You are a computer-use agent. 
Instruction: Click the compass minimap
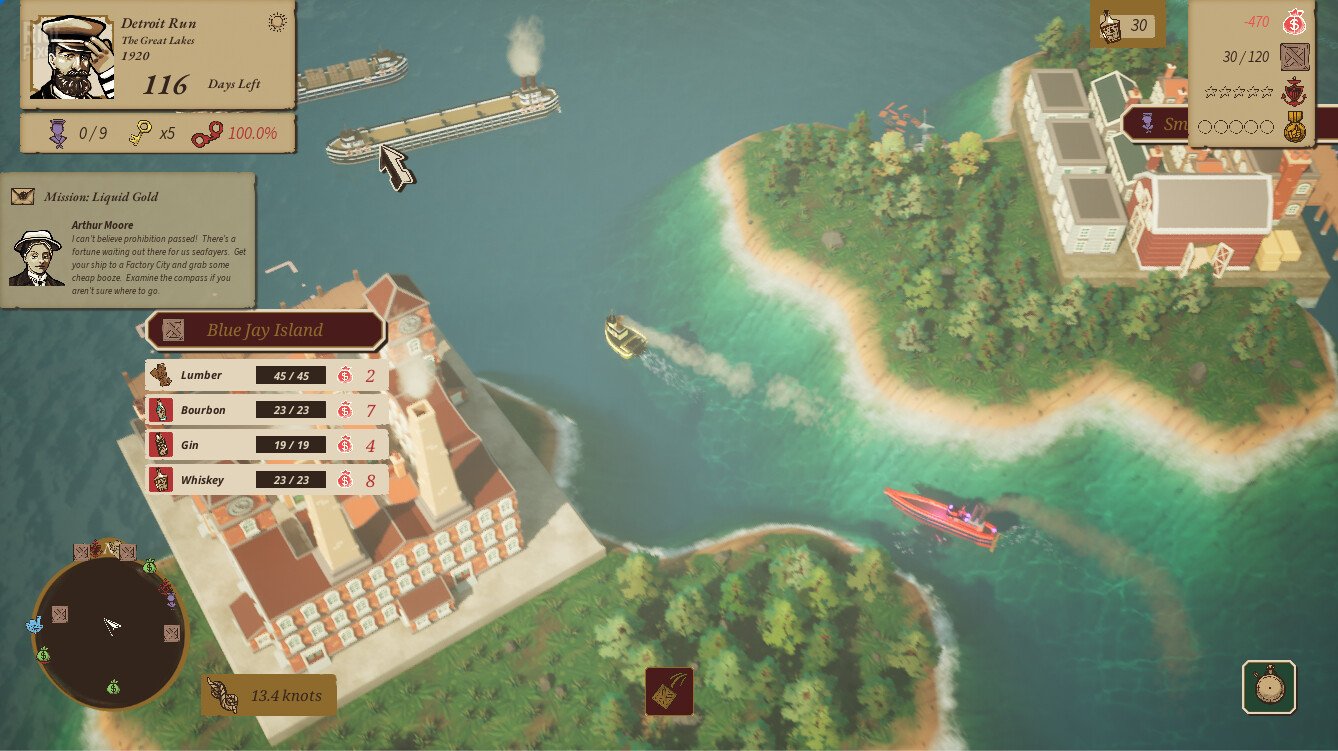pos(110,628)
